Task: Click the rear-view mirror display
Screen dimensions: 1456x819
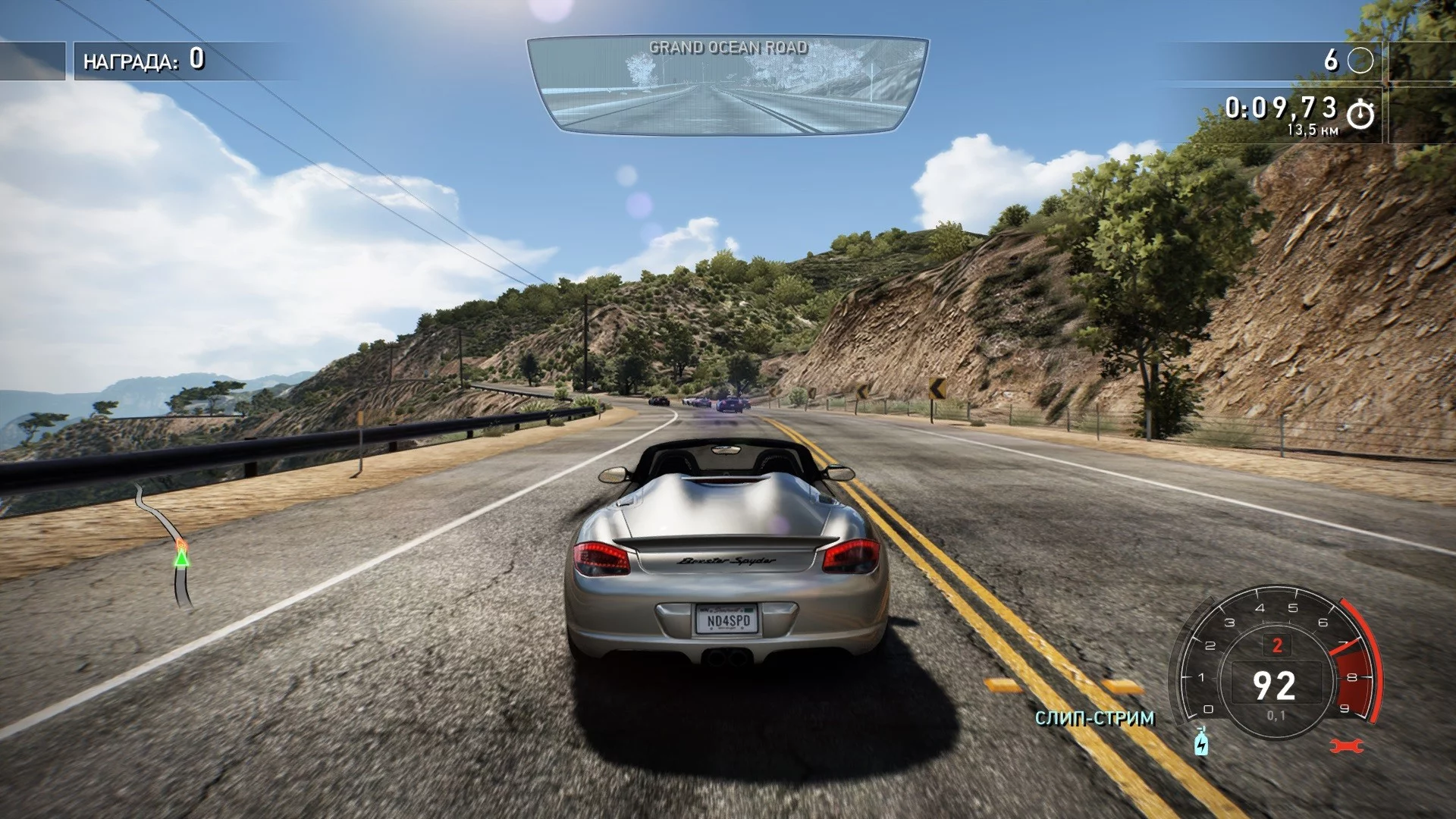Action: pyautogui.click(x=727, y=86)
